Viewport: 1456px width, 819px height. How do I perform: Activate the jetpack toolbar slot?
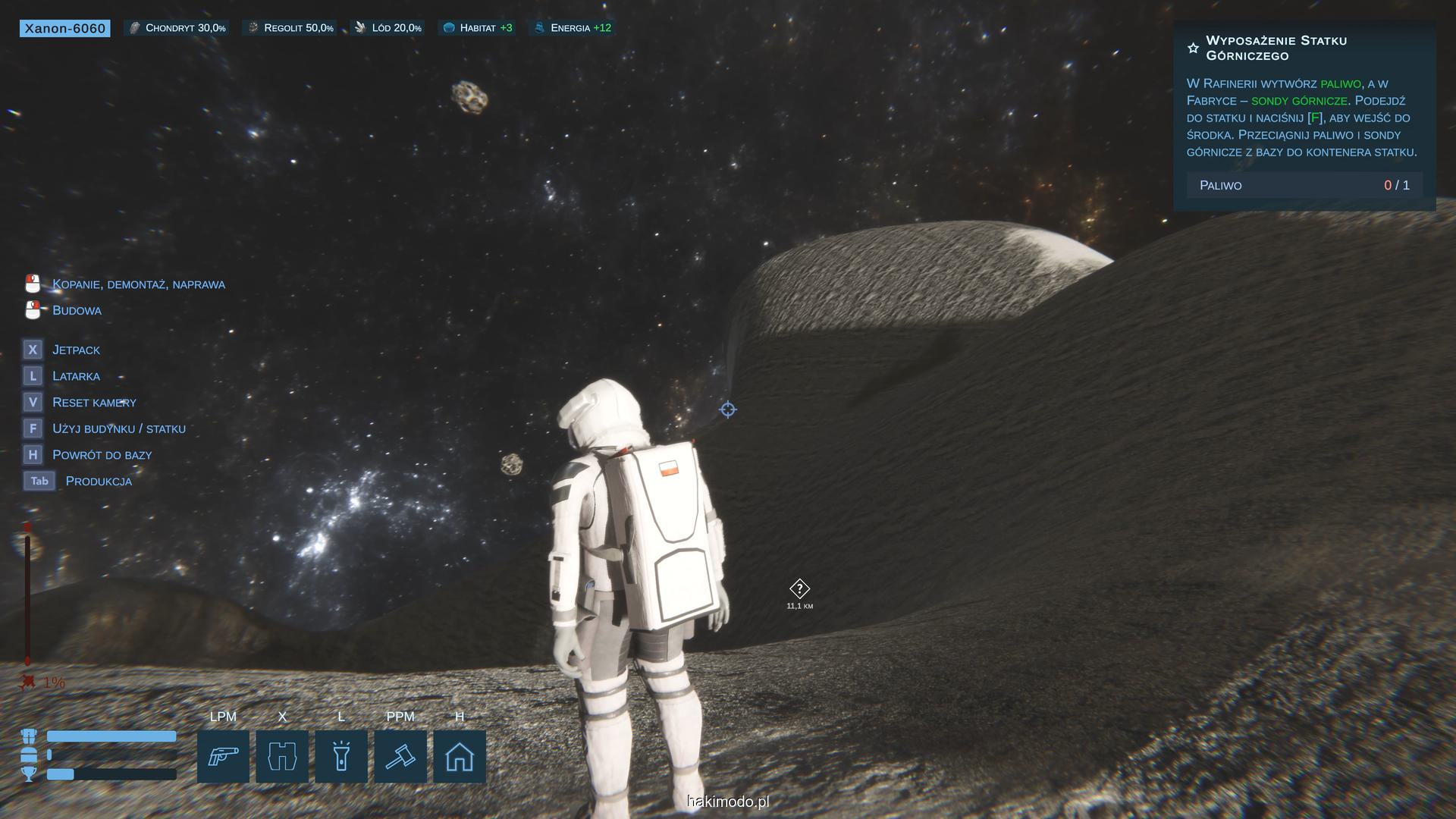click(282, 756)
